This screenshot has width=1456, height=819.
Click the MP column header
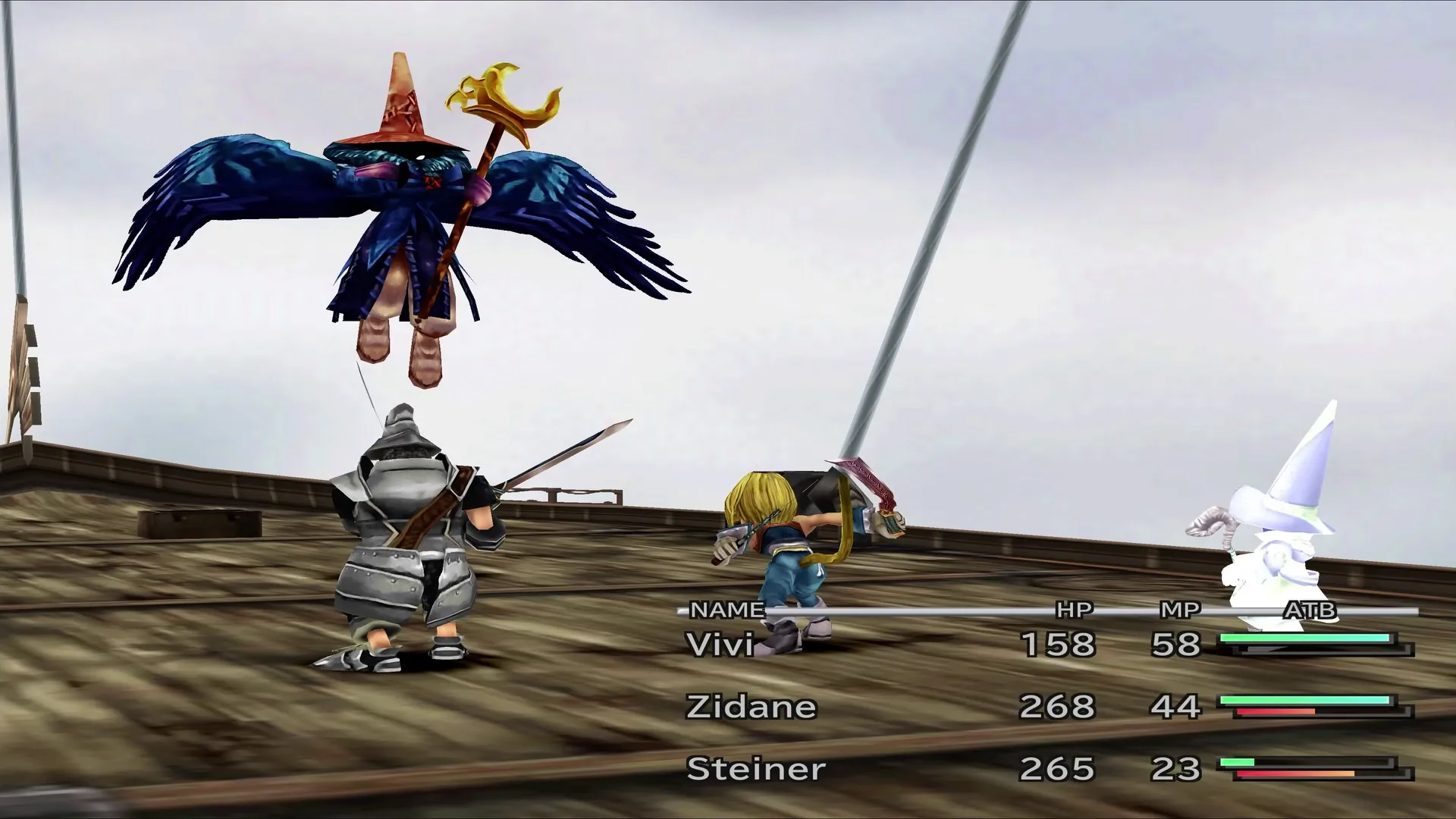coord(1181,609)
